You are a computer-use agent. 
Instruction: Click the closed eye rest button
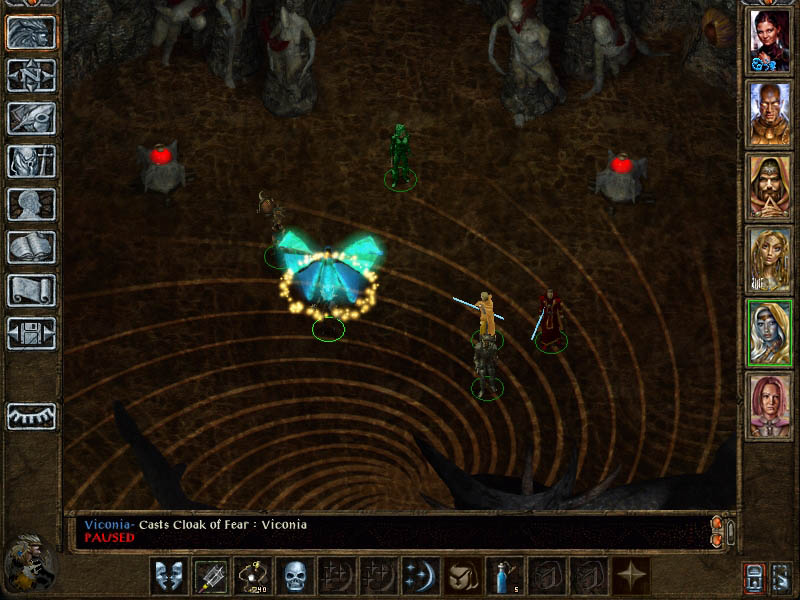click(x=31, y=416)
